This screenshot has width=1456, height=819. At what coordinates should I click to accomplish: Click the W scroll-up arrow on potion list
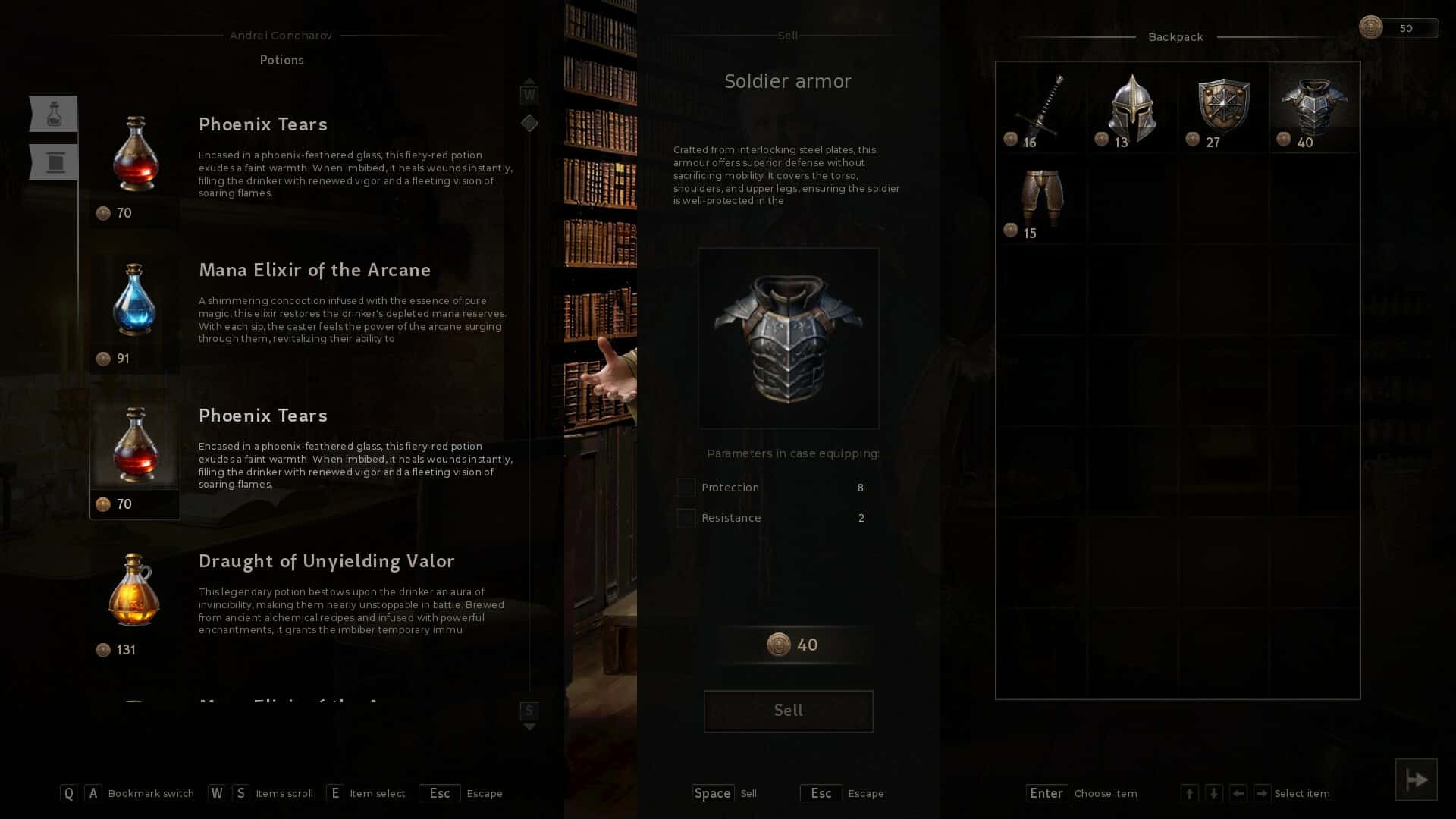click(529, 93)
